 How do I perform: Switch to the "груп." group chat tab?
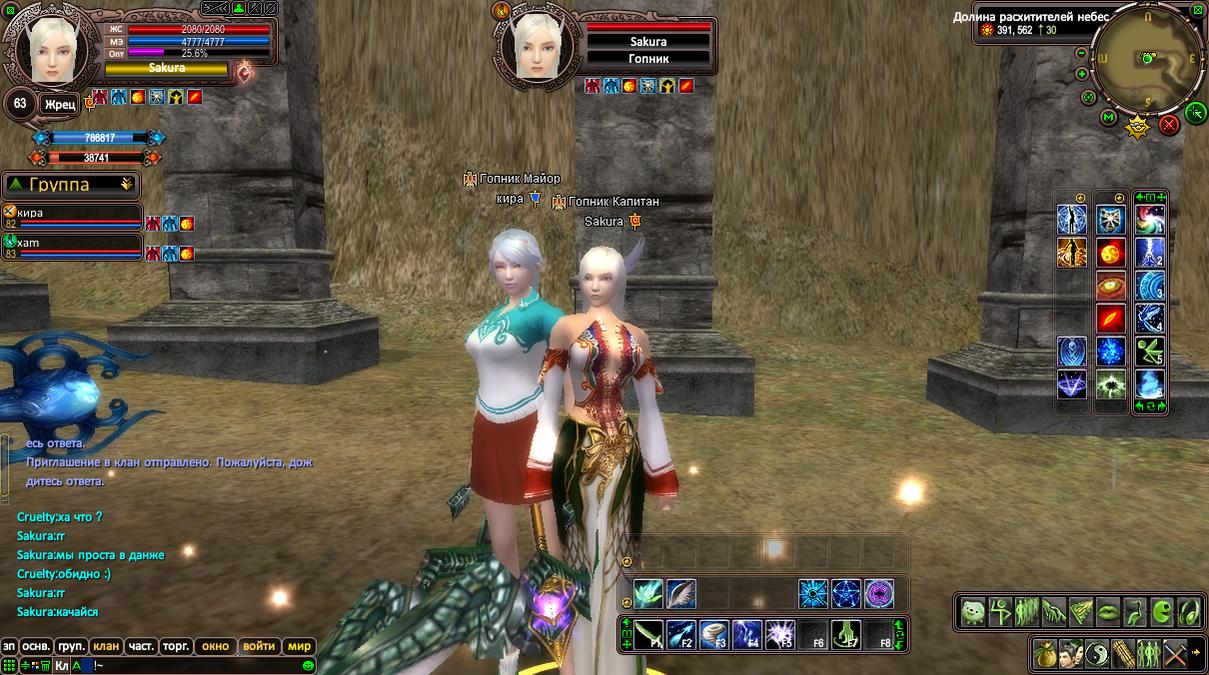(71, 646)
